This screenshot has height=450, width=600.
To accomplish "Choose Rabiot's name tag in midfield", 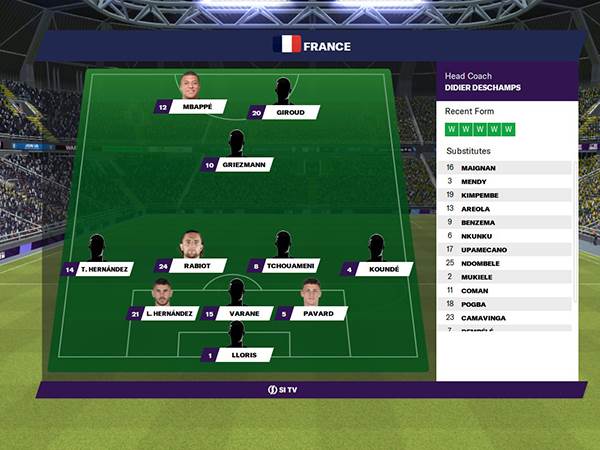I will (197, 267).
